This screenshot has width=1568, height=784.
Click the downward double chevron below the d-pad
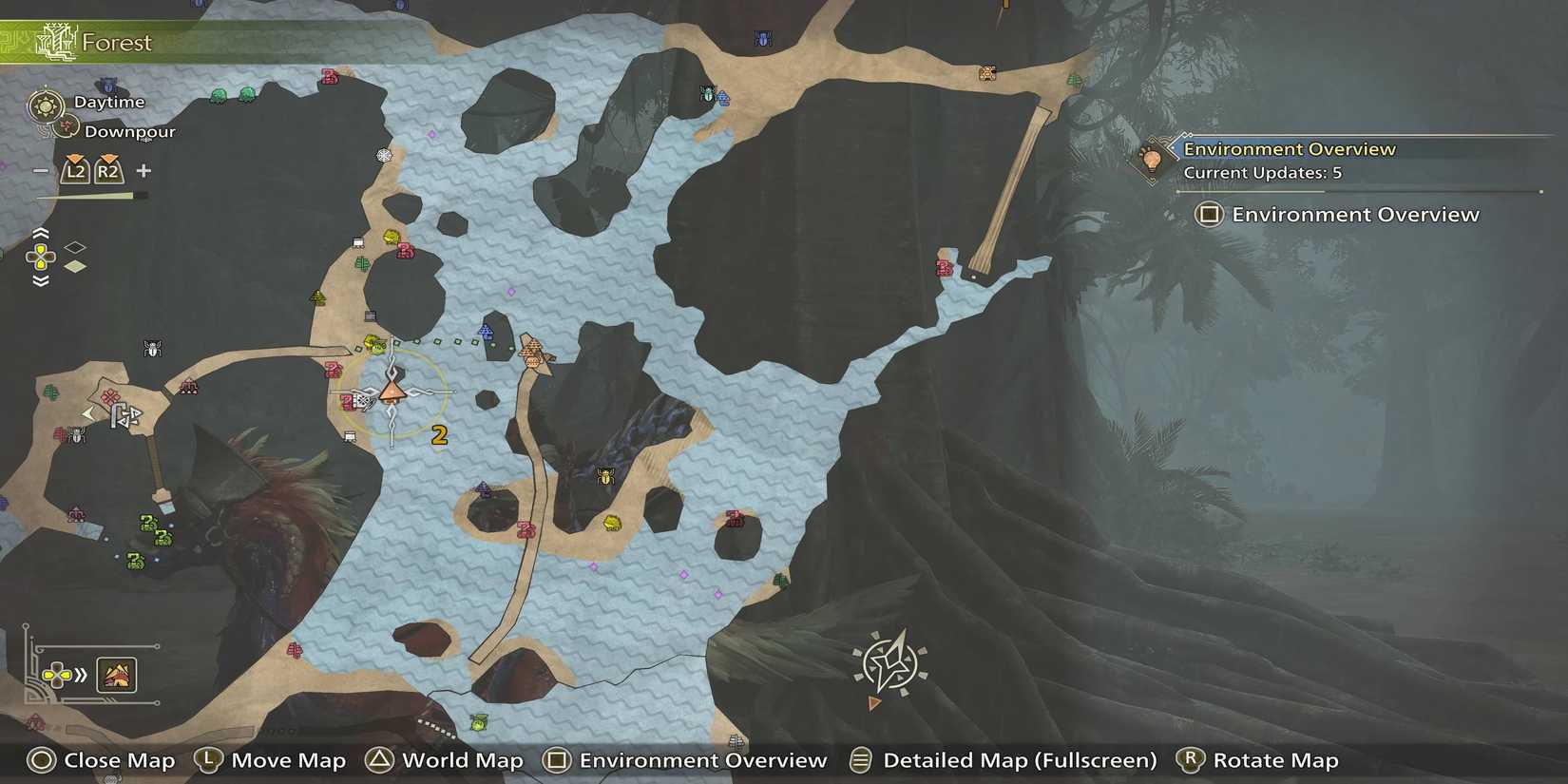tap(39, 277)
